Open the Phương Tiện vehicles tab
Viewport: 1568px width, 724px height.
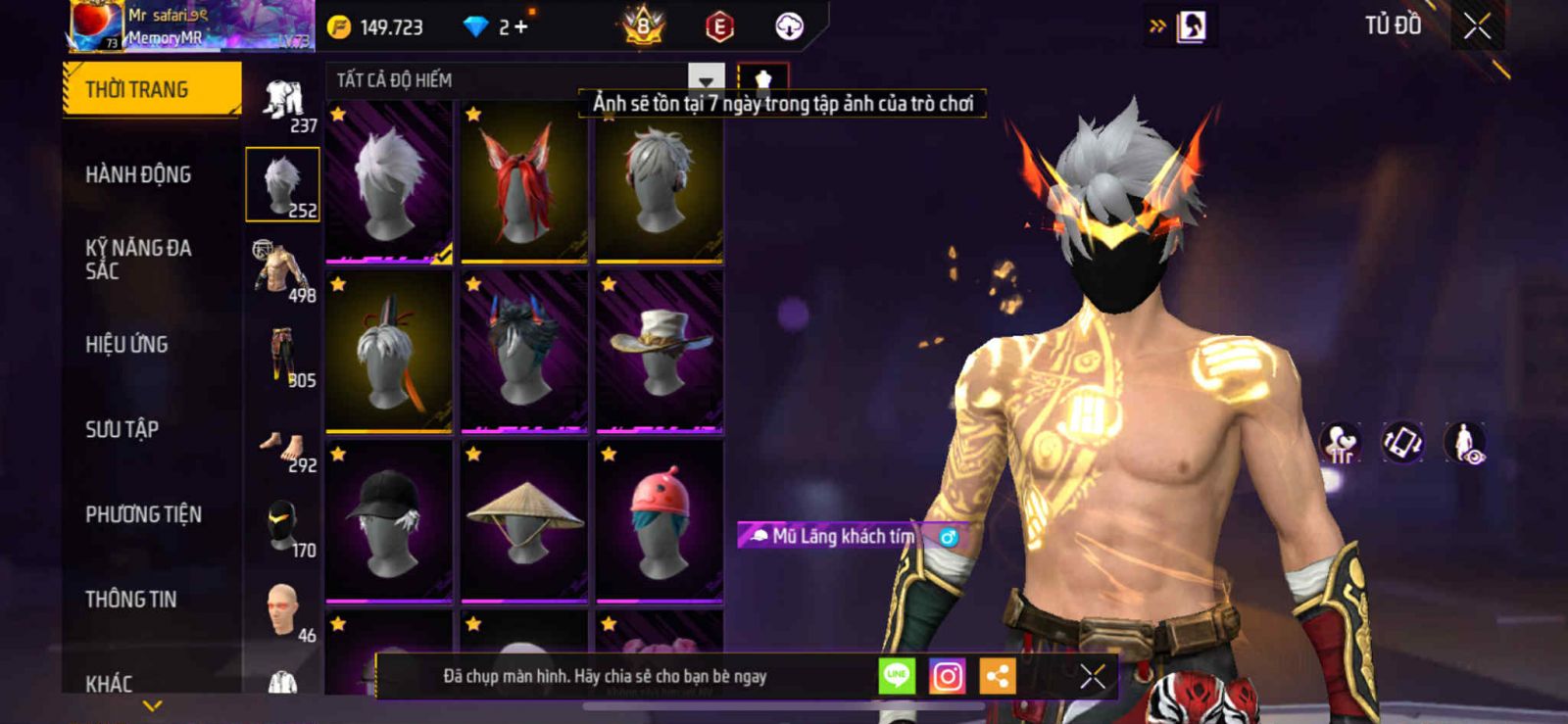[143, 514]
